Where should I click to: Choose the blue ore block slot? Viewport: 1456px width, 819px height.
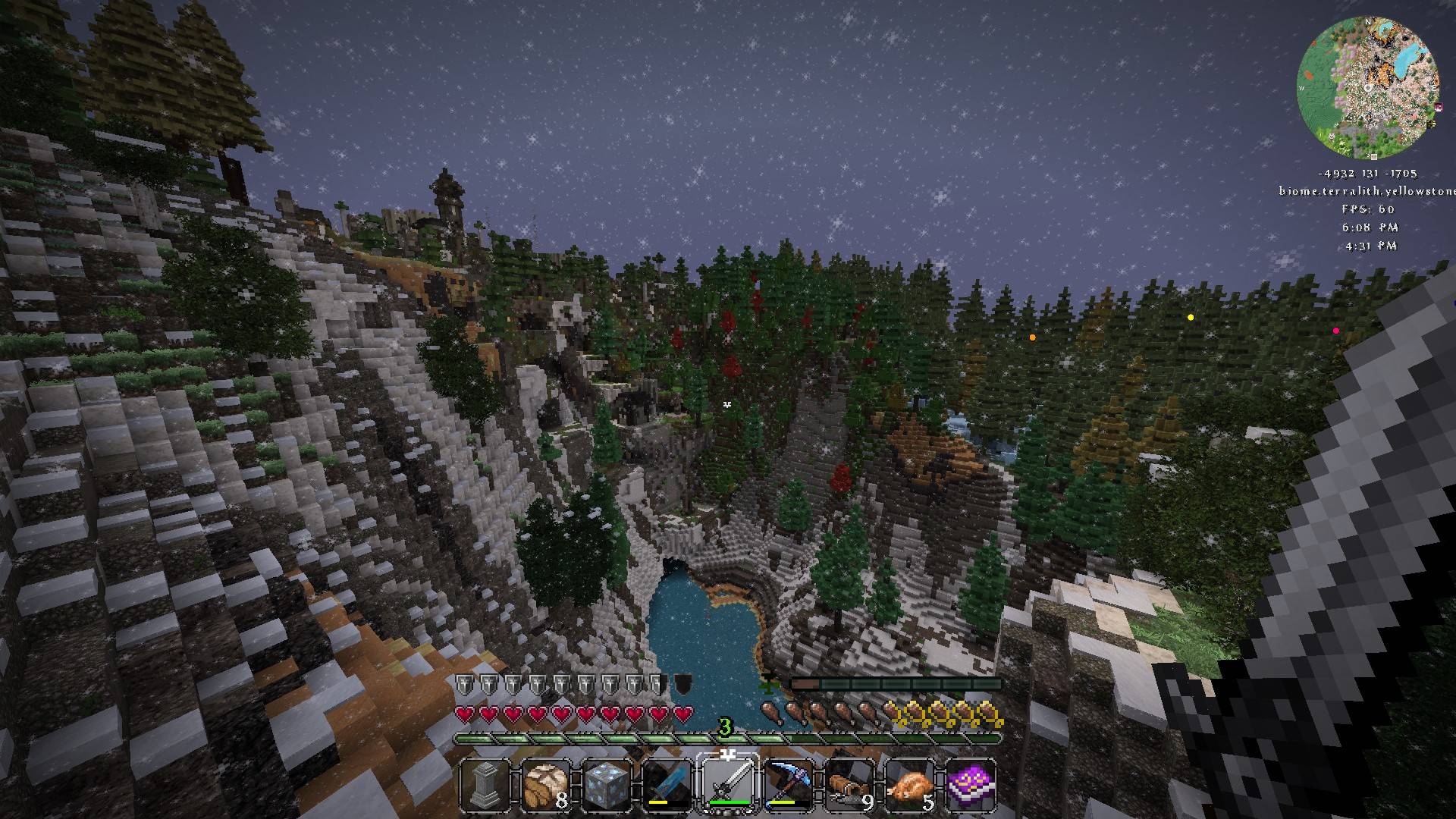(607, 784)
